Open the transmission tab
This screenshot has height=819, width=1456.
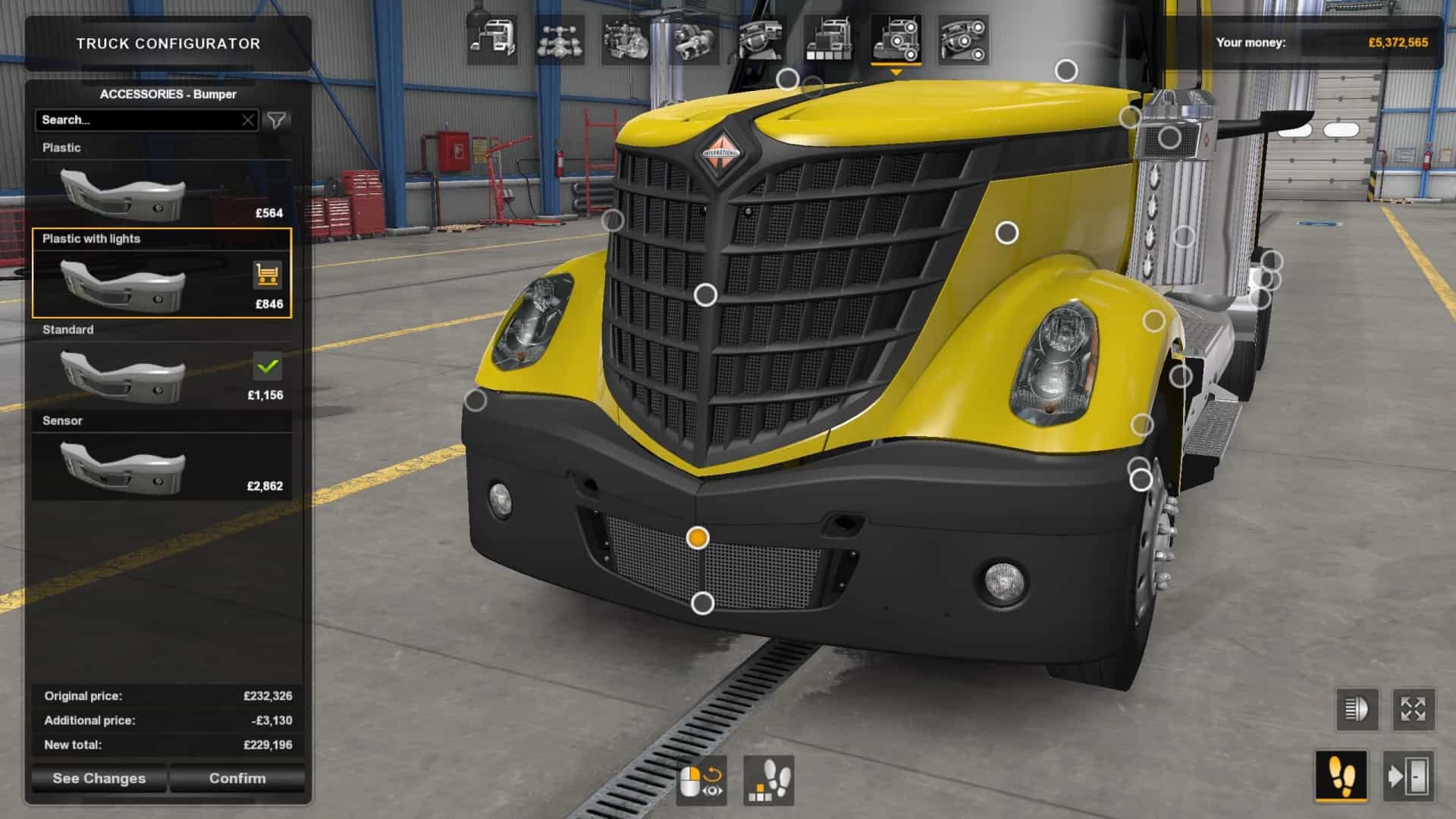click(693, 39)
